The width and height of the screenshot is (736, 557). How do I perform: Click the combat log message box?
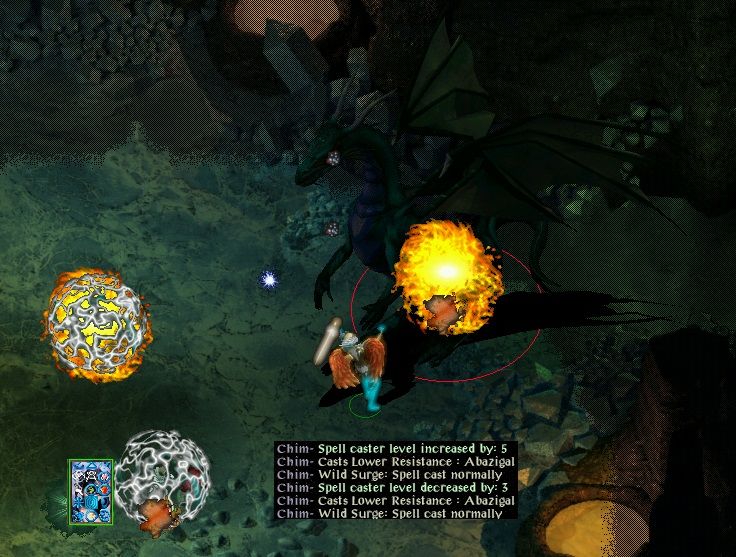[x=396, y=481]
